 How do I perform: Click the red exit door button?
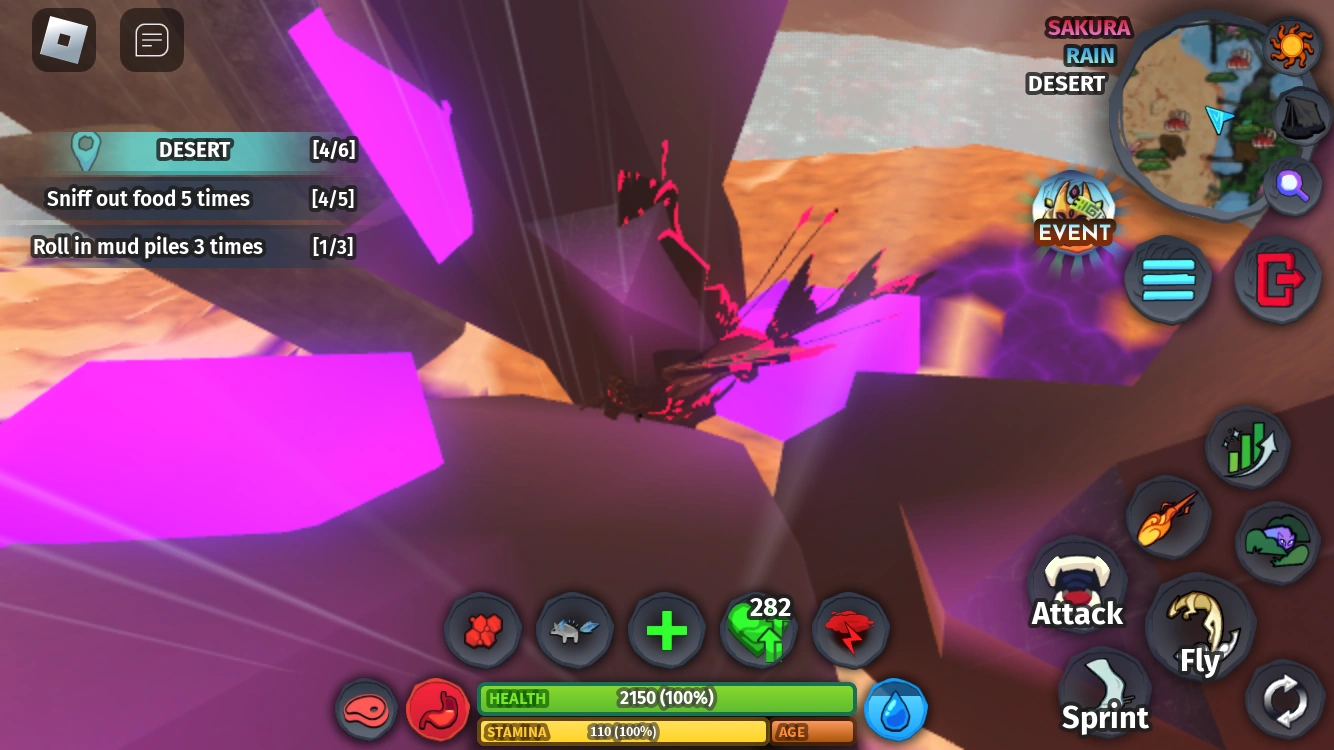point(1277,280)
